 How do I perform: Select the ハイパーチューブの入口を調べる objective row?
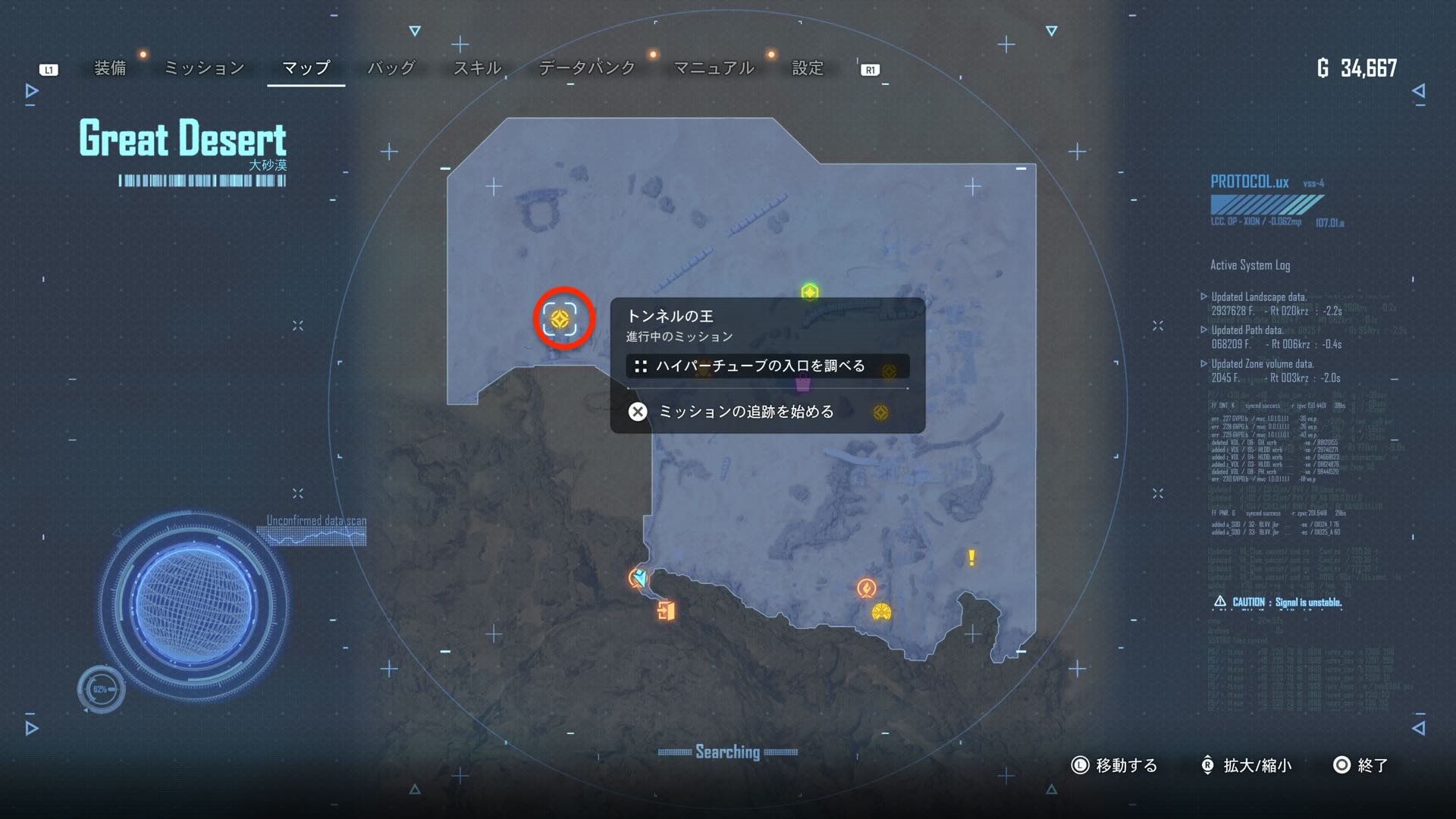[x=760, y=366]
